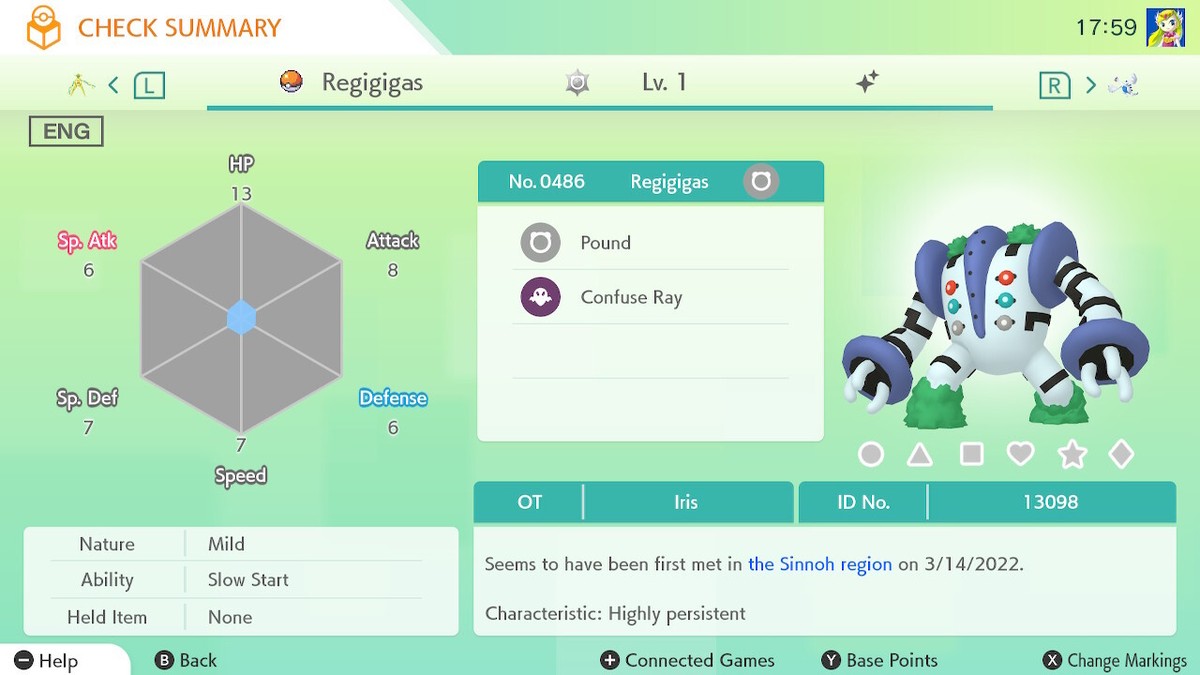Select the Pound move row
1200x675 pixels.
click(x=650, y=243)
